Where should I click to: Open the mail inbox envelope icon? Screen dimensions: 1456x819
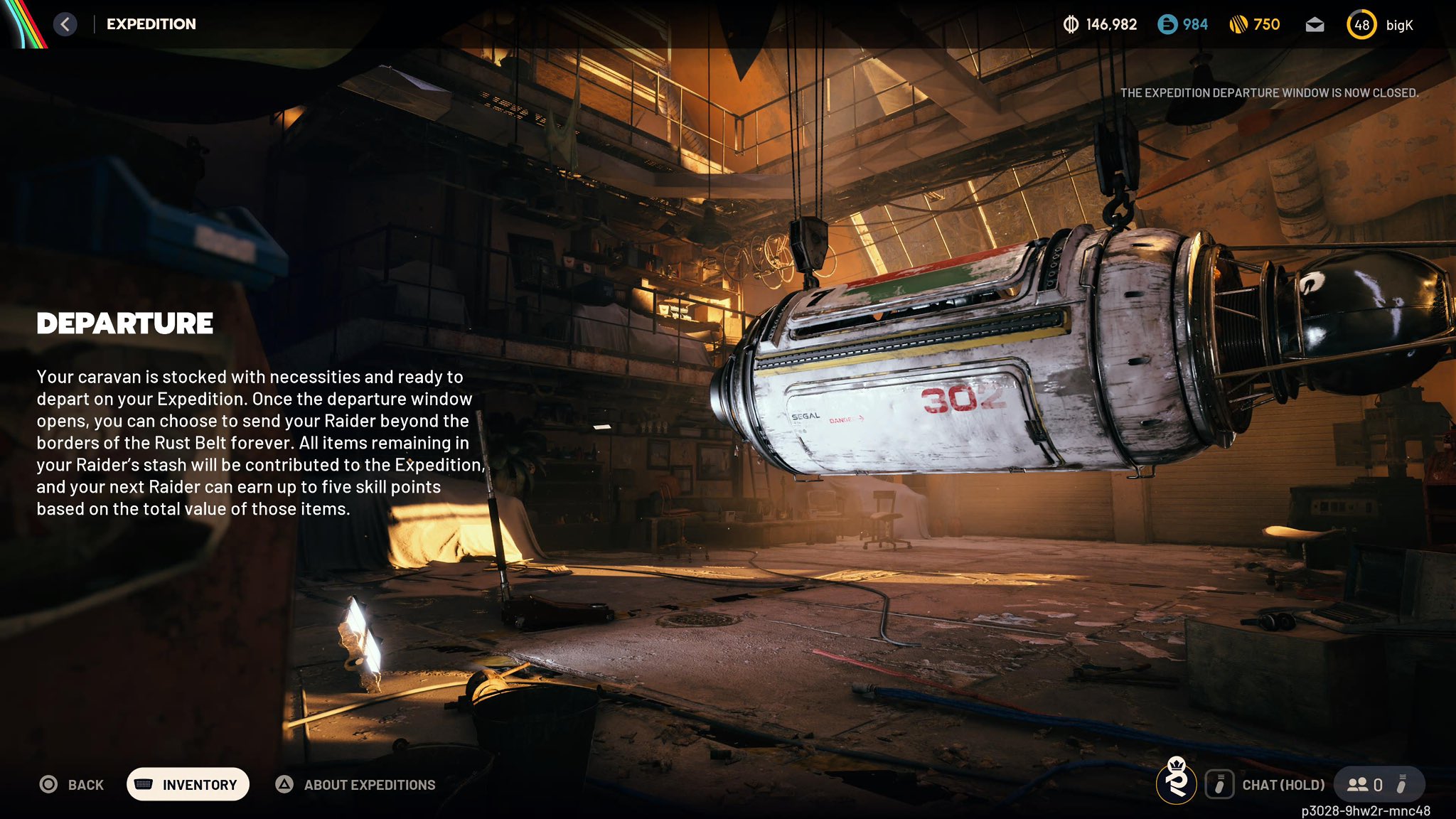pyautogui.click(x=1315, y=25)
